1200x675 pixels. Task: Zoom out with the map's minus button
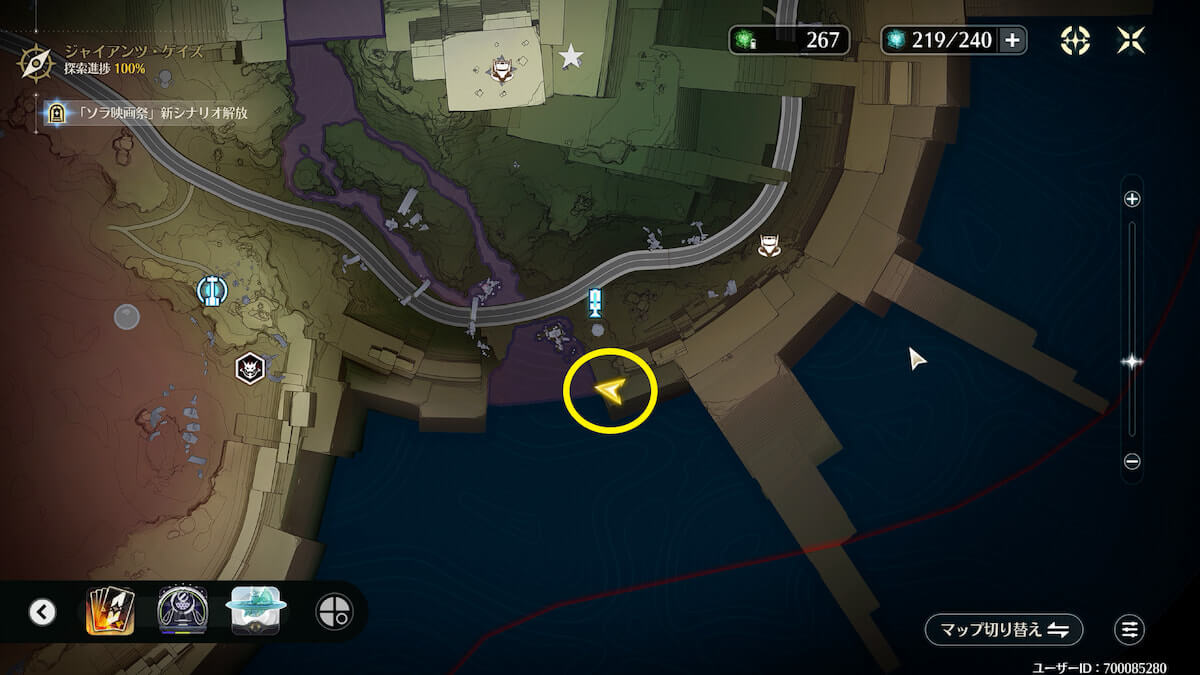tap(1132, 462)
